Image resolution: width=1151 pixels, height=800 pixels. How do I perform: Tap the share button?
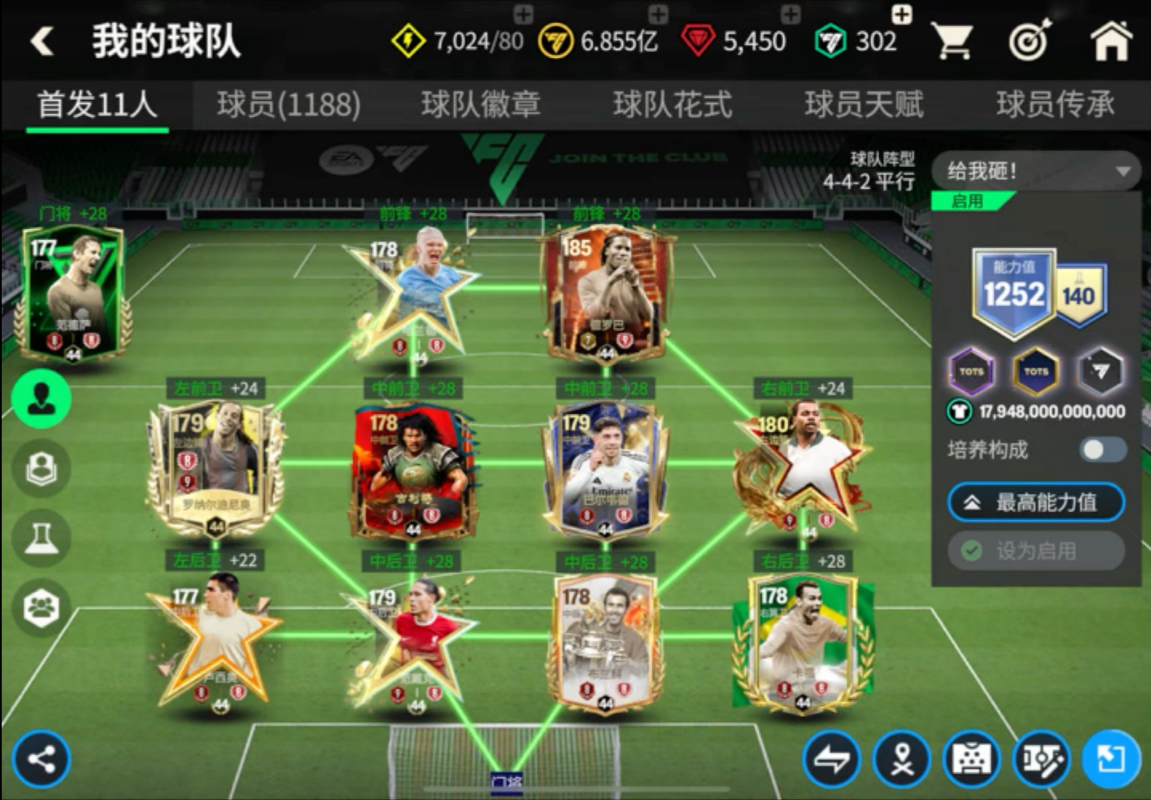(x=41, y=759)
